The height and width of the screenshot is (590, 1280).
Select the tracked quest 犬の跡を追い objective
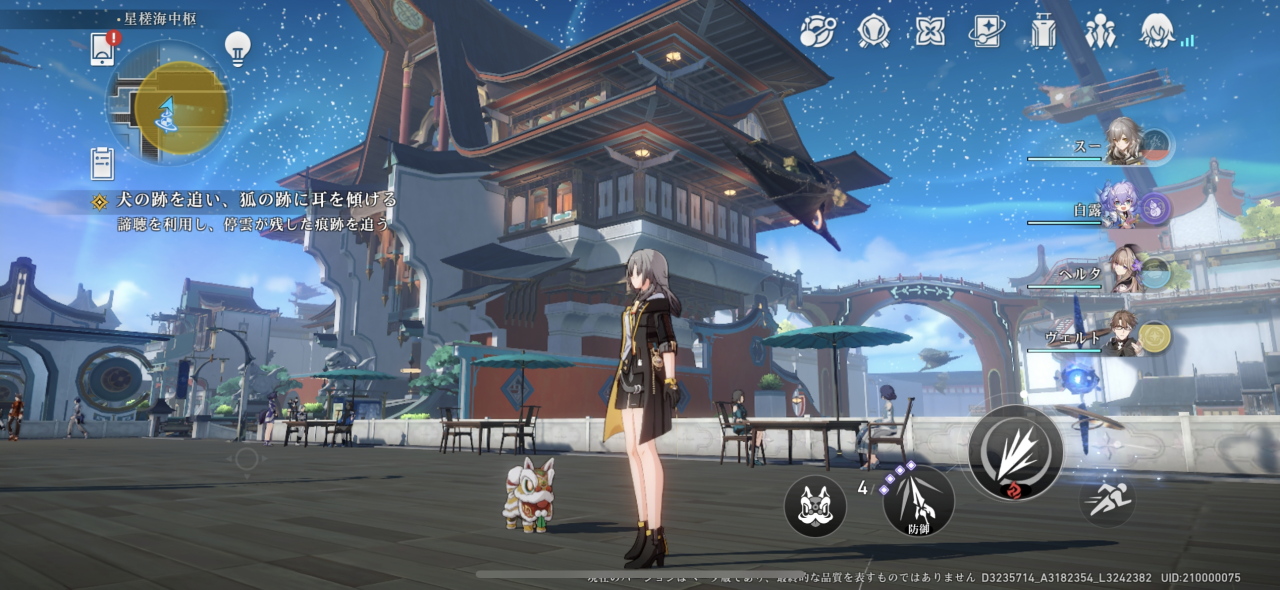coord(257,200)
